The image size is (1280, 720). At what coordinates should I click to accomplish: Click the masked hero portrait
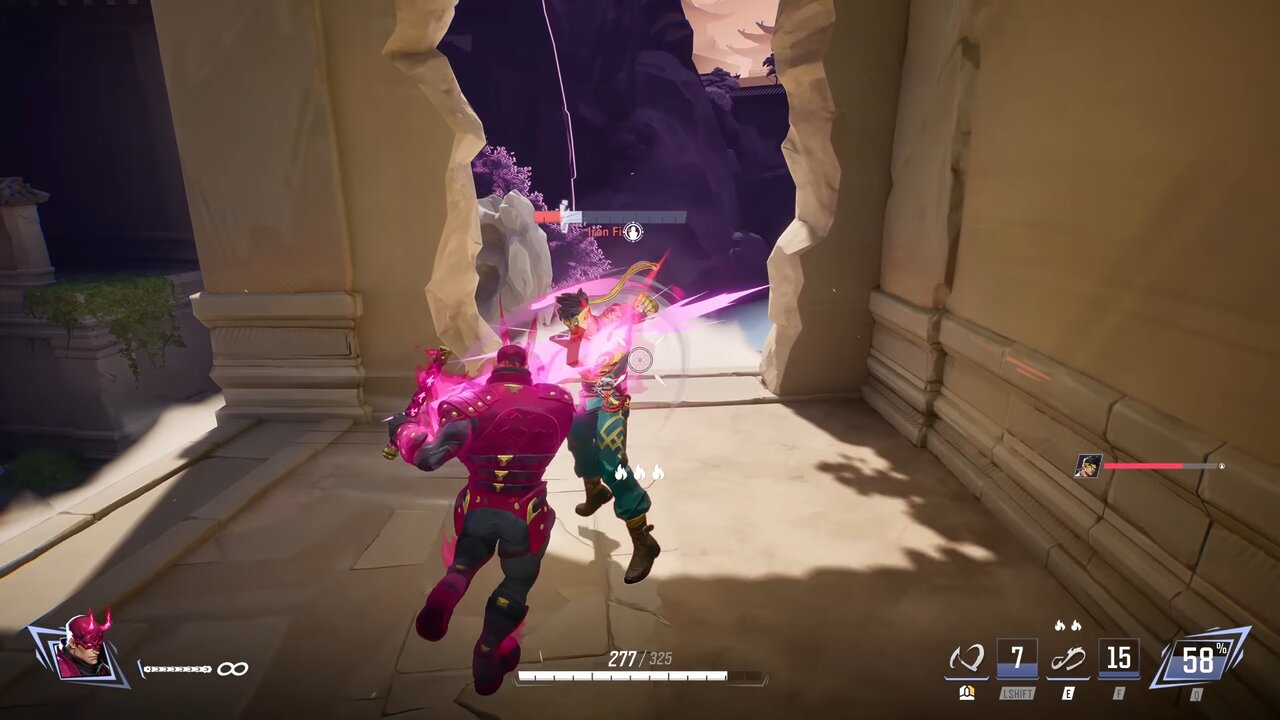81,650
